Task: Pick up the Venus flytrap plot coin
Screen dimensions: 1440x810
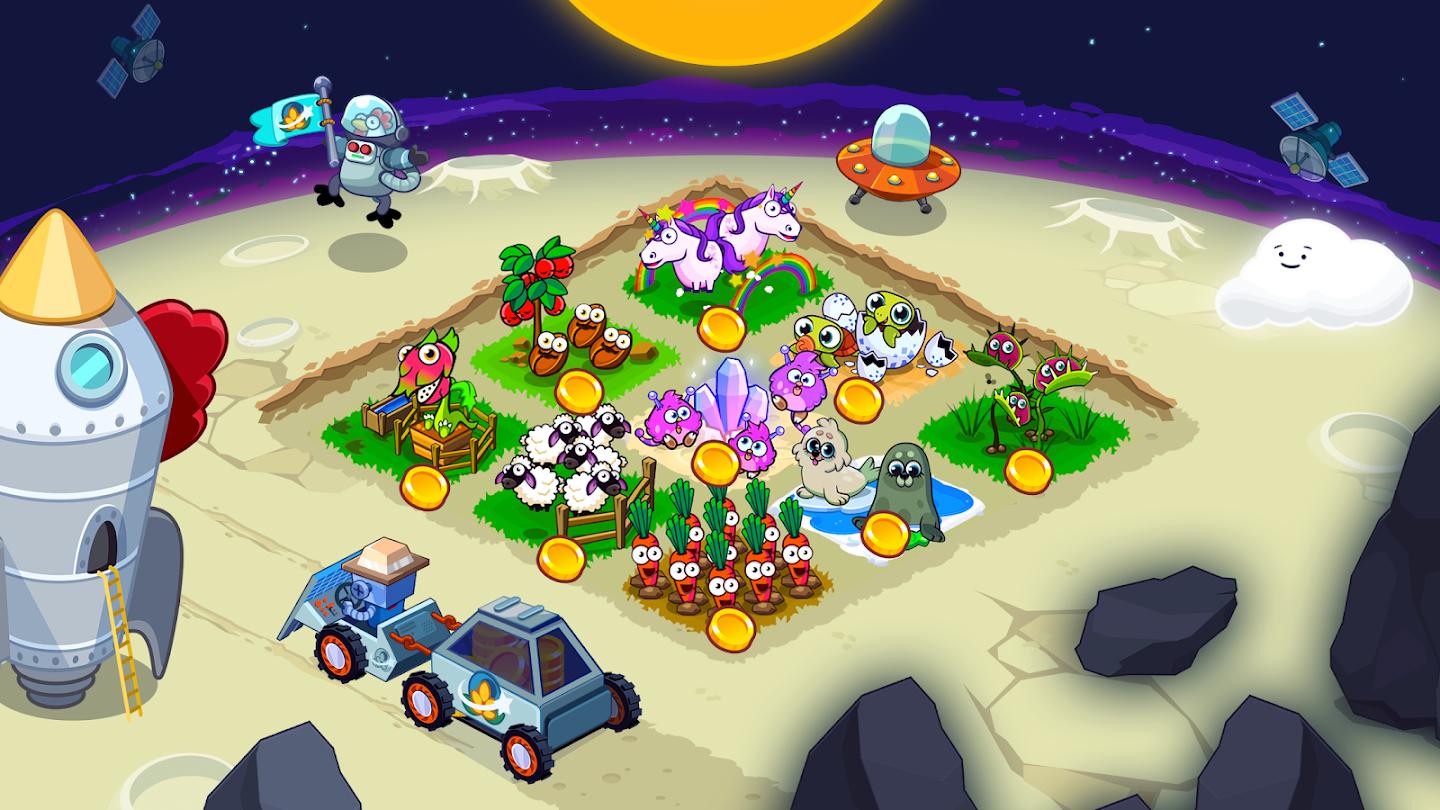Action: click(x=1028, y=471)
